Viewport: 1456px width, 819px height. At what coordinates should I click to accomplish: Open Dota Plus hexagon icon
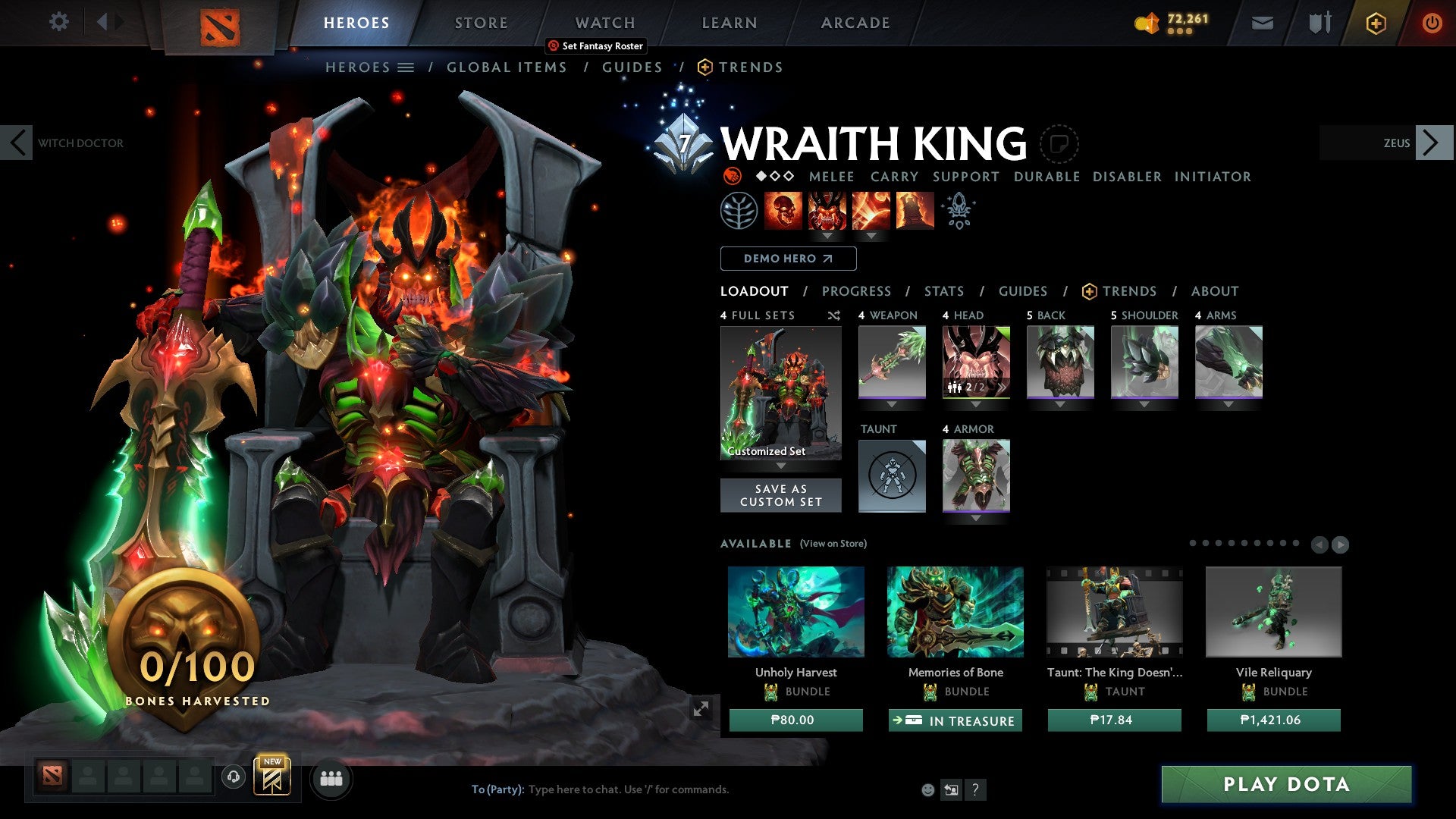[x=1374, y=23]
